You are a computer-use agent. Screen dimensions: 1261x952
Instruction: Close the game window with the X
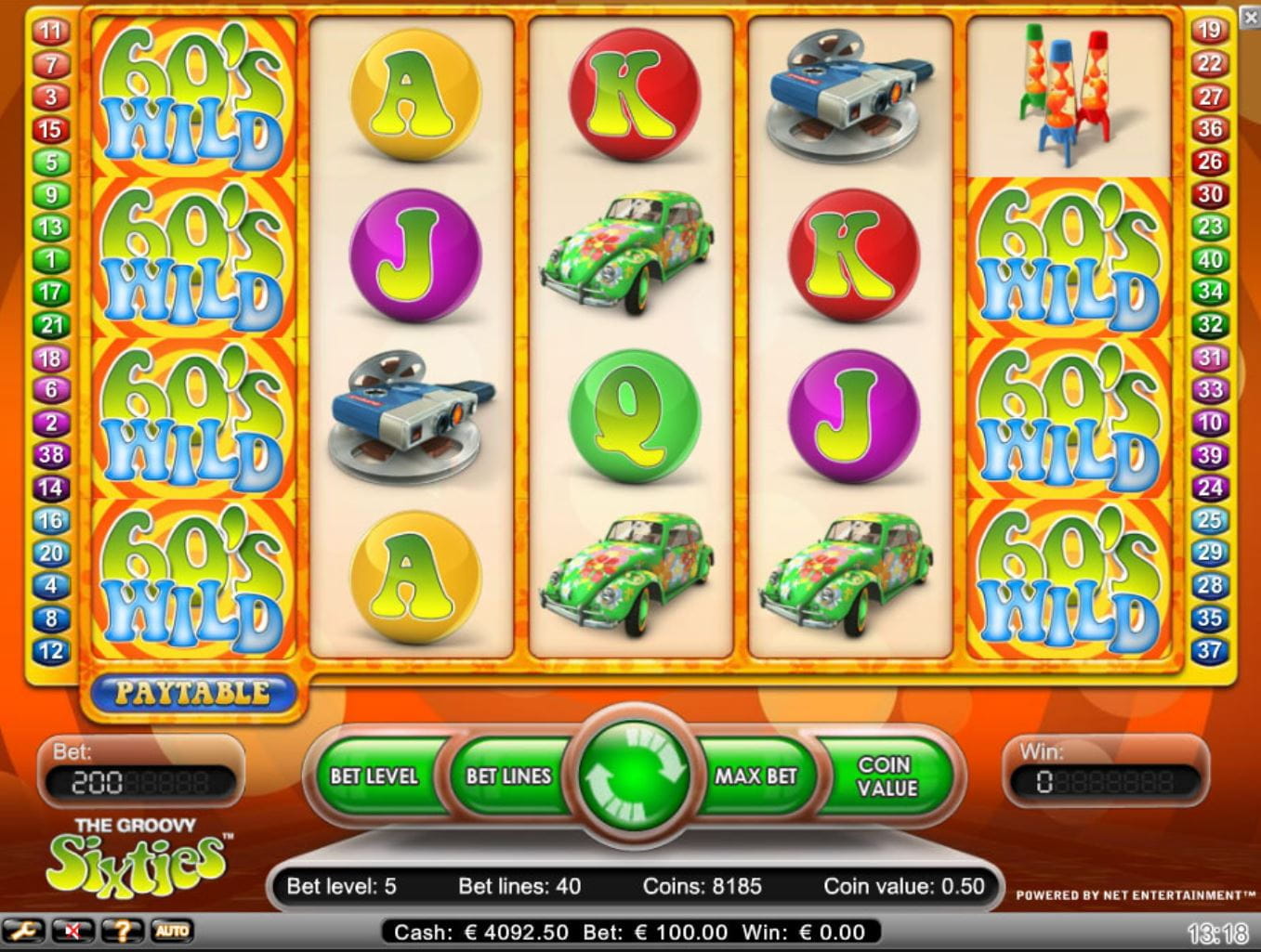(1251, 18)
